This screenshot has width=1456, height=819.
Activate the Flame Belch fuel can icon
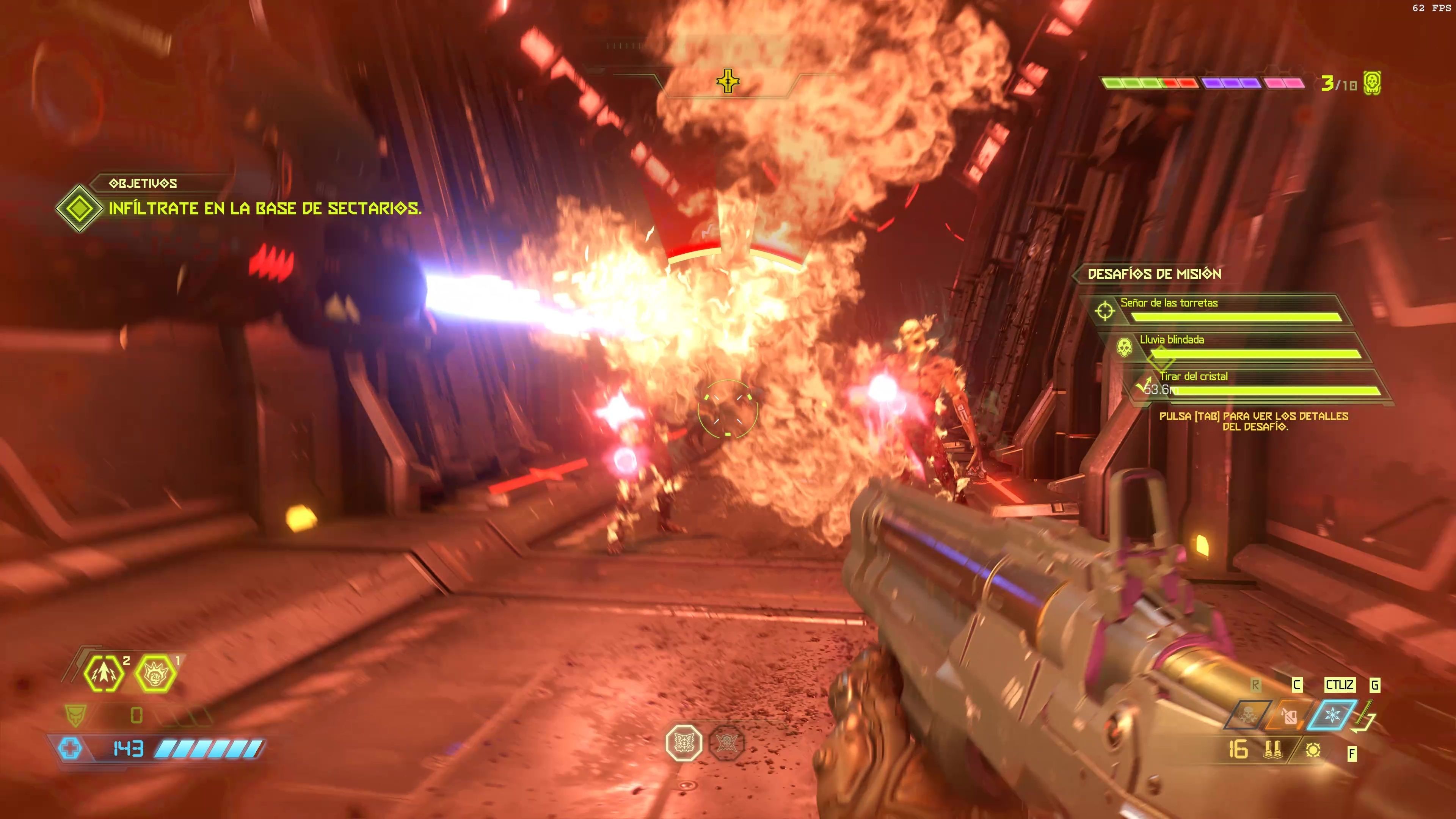[x=1289, y=717]
